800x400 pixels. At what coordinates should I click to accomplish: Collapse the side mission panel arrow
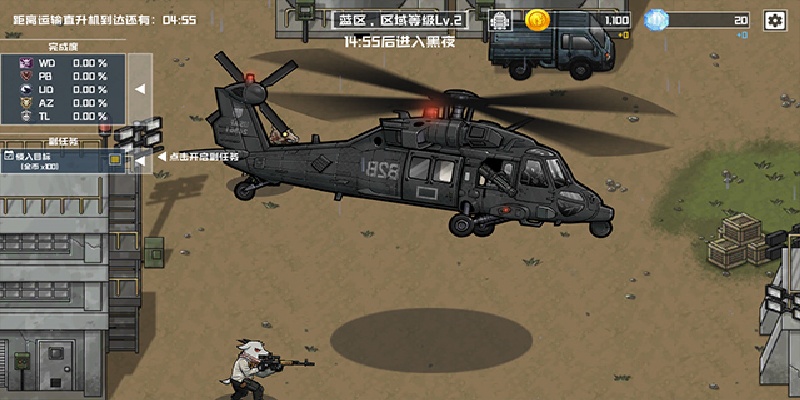pyautogui.click(x=140, y=157)
